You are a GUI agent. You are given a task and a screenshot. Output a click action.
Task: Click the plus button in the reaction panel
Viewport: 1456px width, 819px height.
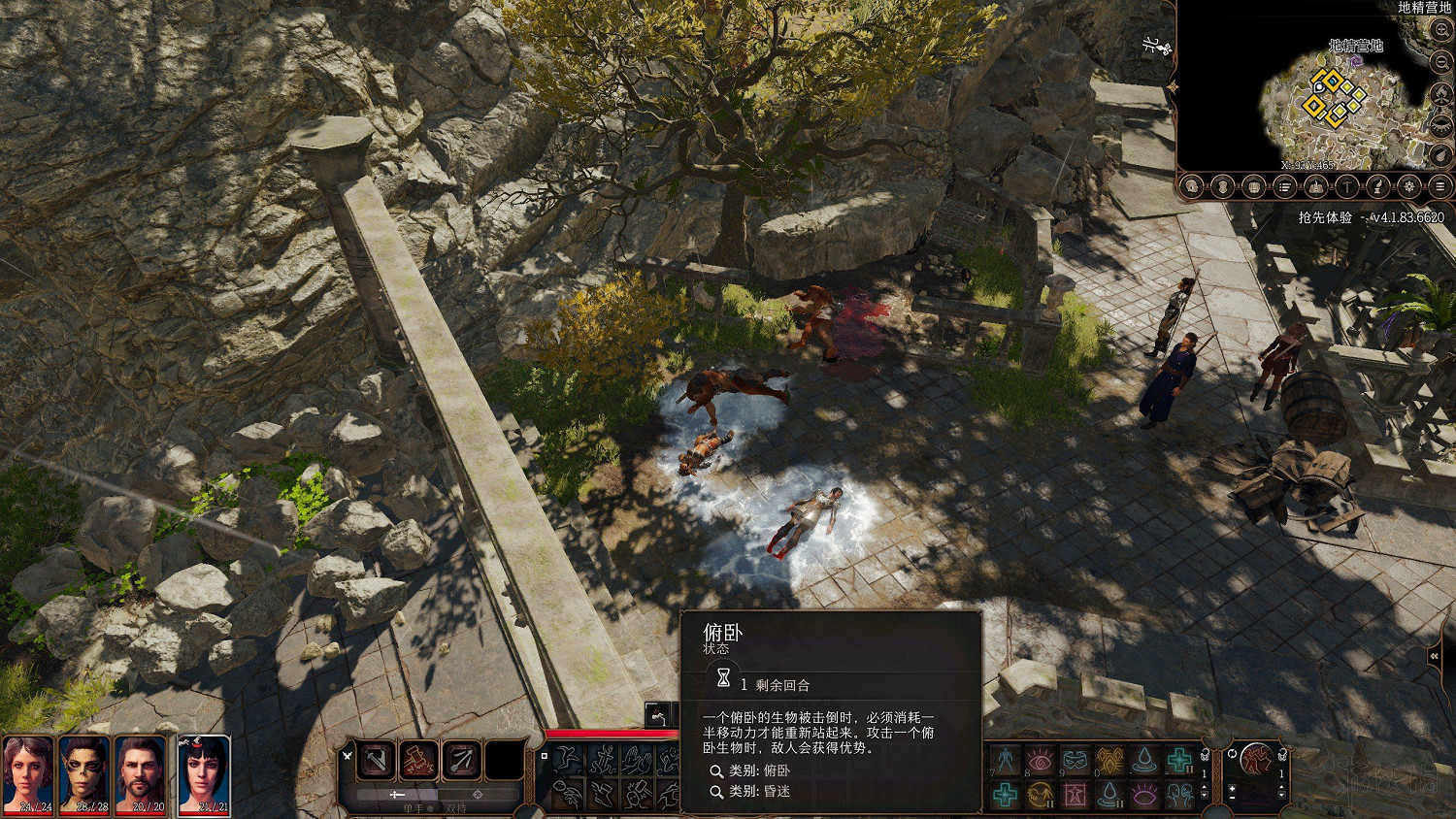pos(1232,788)
